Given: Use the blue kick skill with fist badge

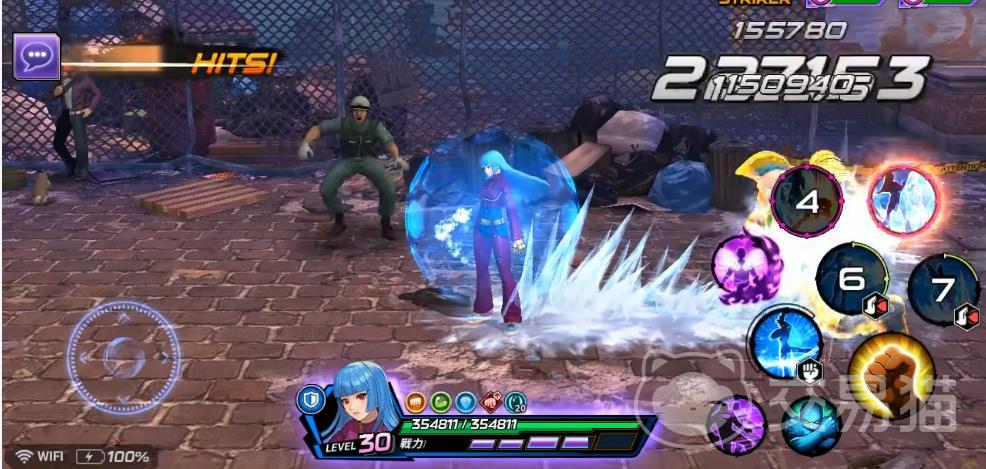Looking at the screenshot, I should [785, 342].
